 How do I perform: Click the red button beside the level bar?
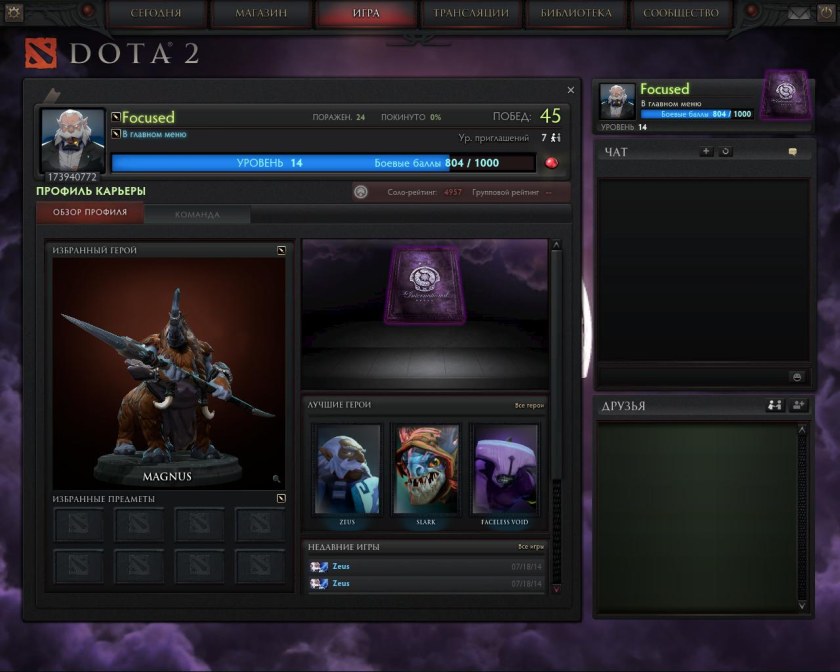551,163
